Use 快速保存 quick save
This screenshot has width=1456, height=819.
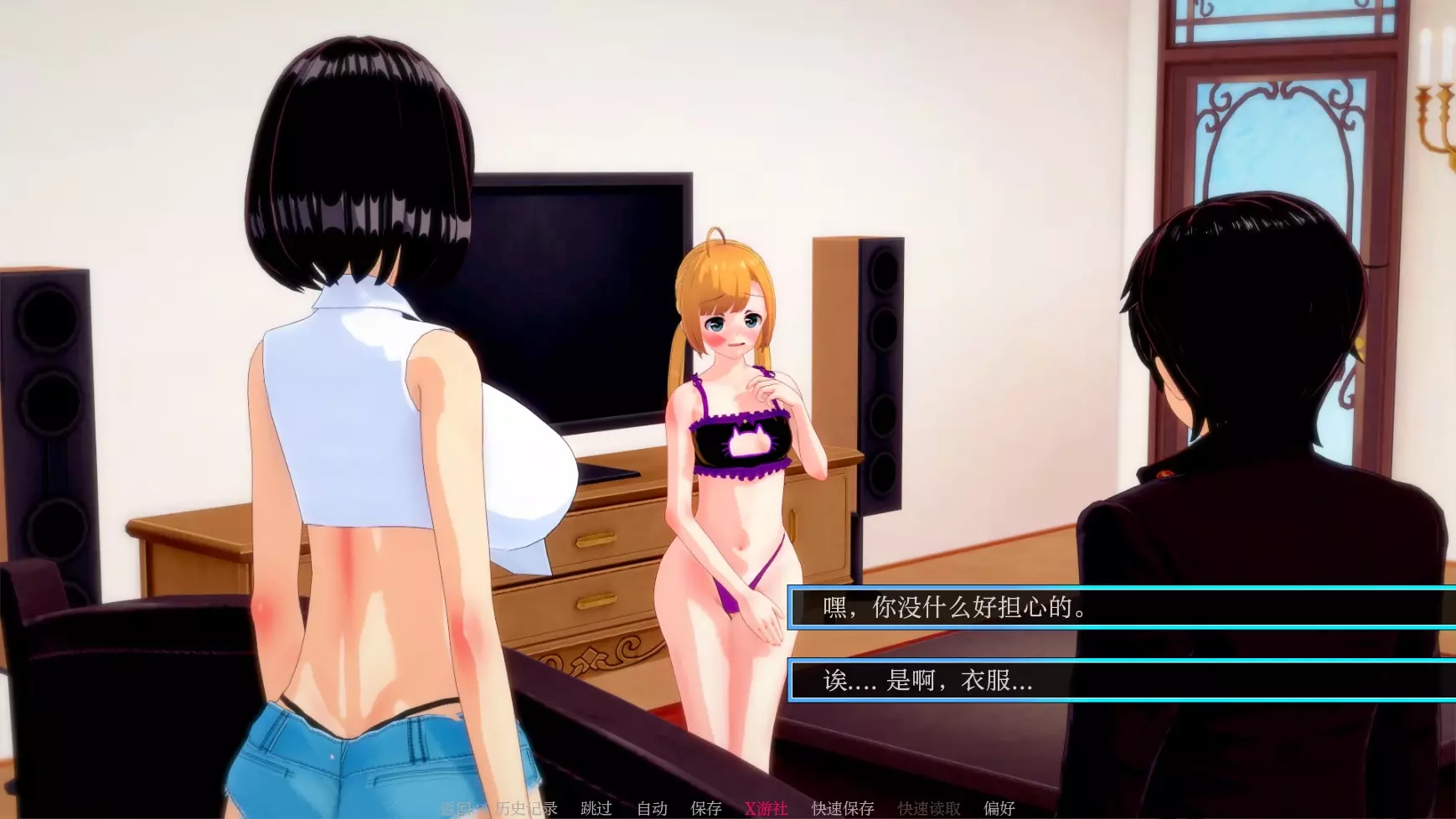click(843, 808)
